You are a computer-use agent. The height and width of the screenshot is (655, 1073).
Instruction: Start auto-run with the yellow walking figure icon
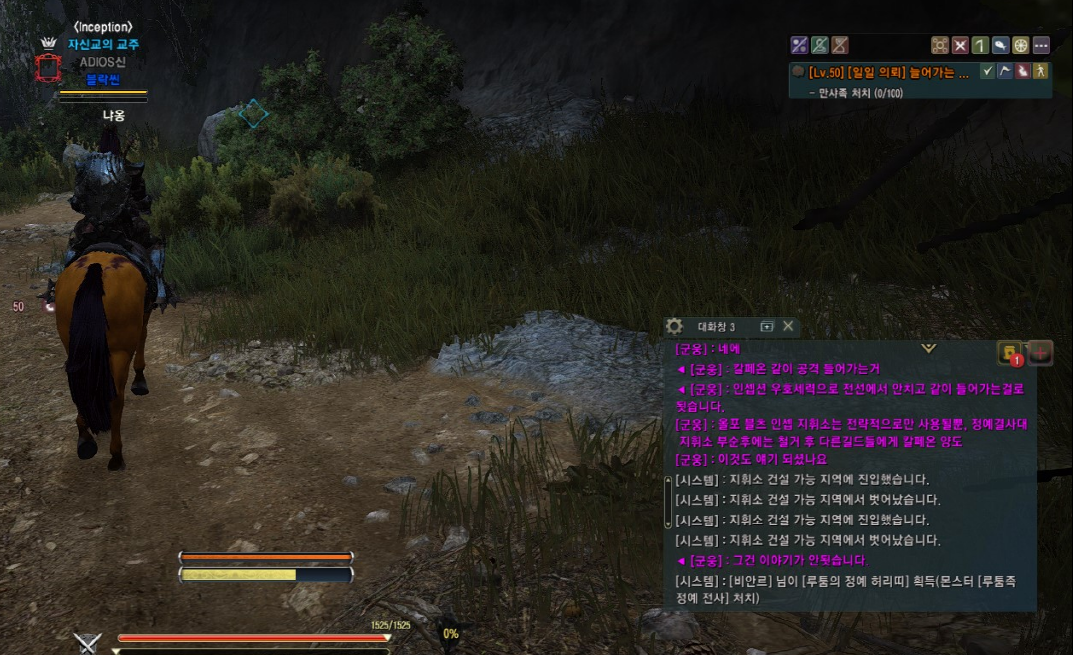pyautogui.click(x=1040, y=71)
